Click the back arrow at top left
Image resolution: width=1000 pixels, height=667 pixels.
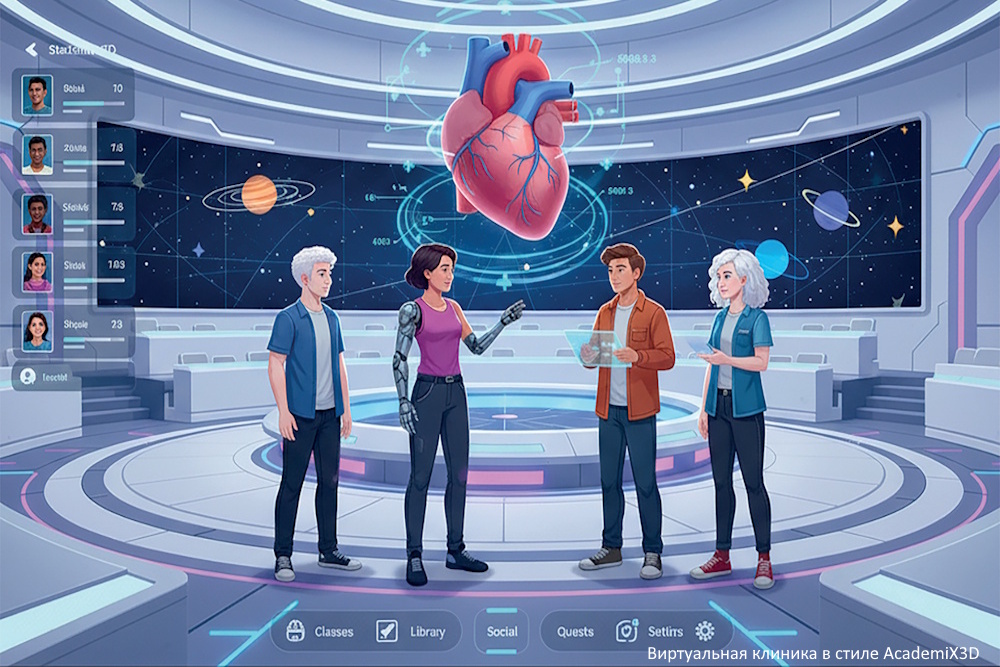[x=30, y=49]
